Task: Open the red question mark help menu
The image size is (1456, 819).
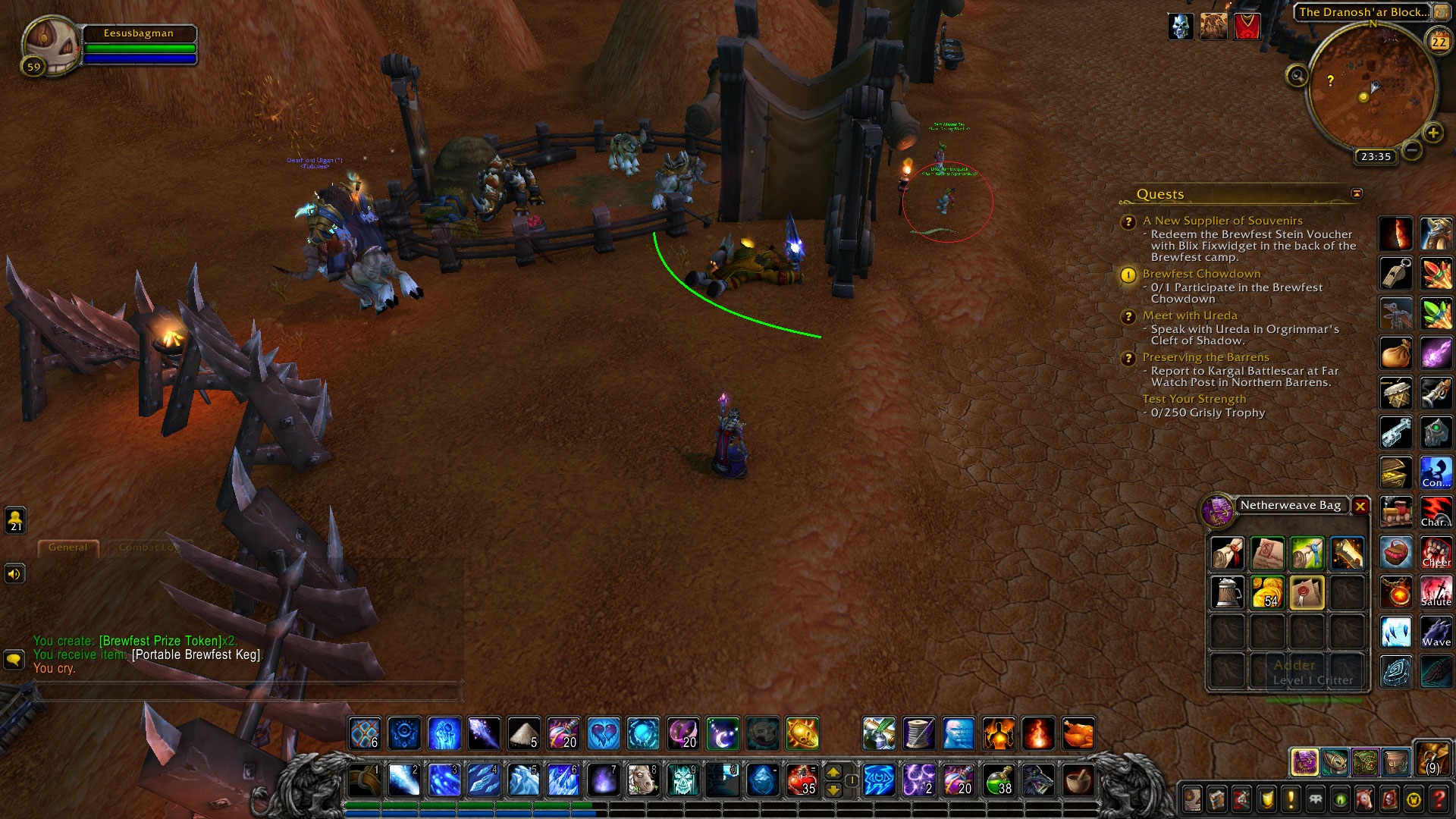Action: [x=1439, y=799]
